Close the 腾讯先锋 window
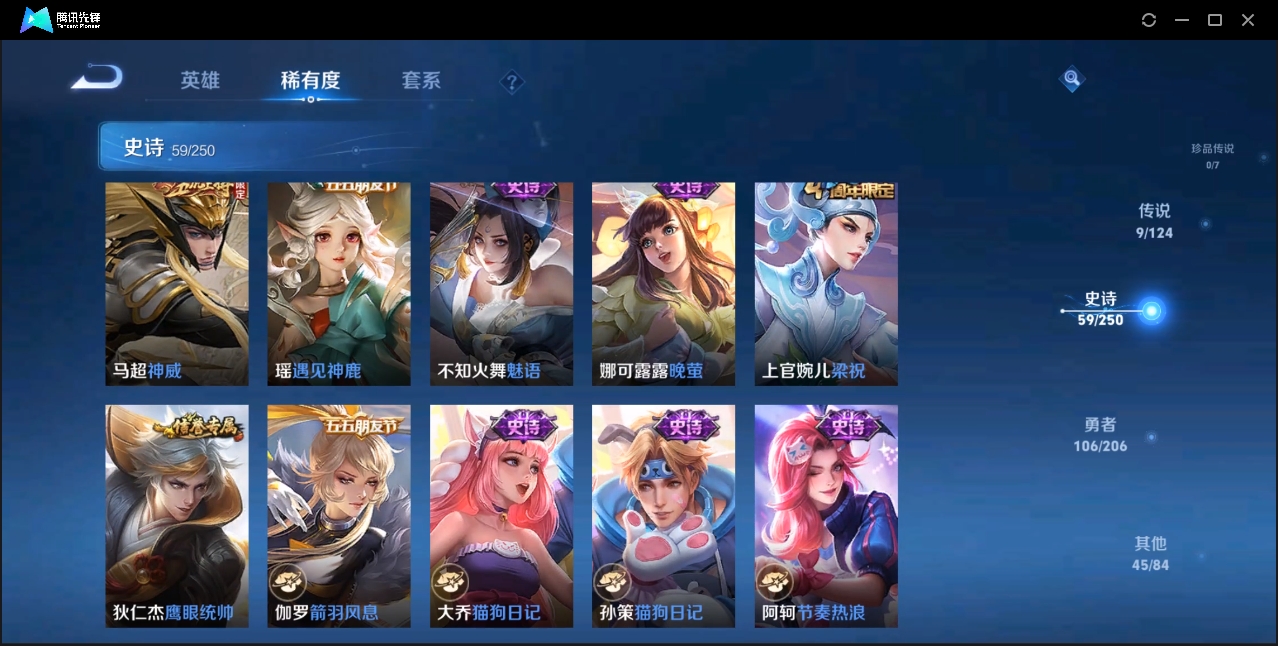Viewport: 1278px width, 646px height. (x=1248, y=20)
